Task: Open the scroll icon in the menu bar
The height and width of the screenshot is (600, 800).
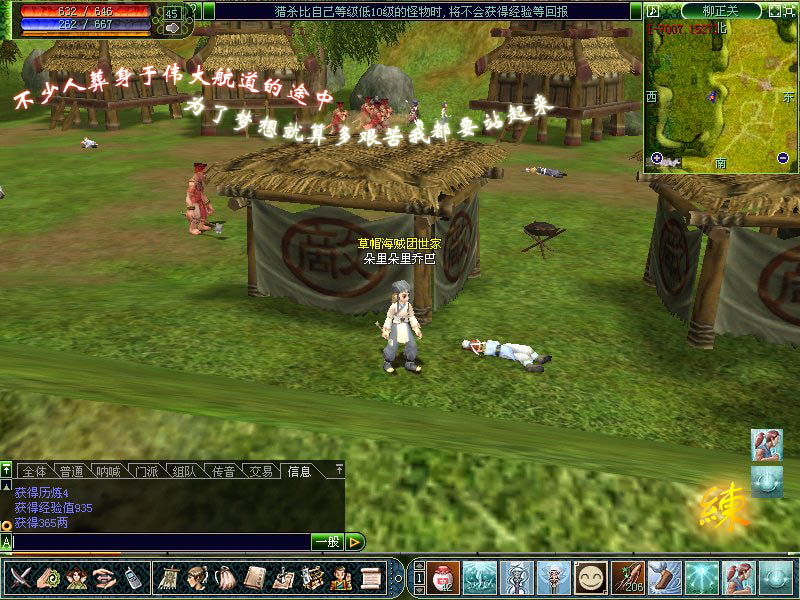Action: pyautogui.click(x=370, y=578)
